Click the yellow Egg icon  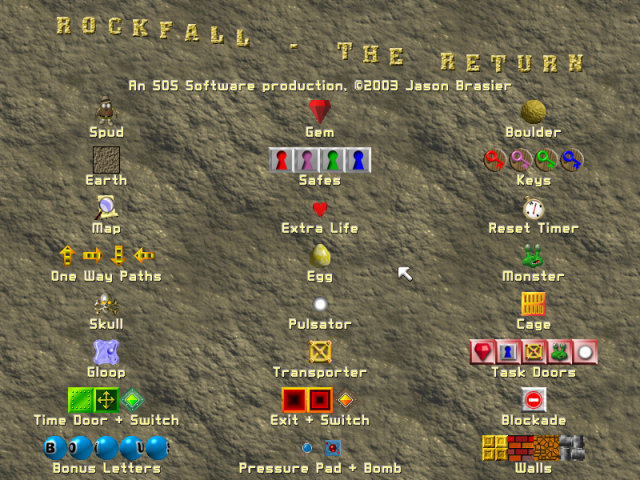pos(320,256)
